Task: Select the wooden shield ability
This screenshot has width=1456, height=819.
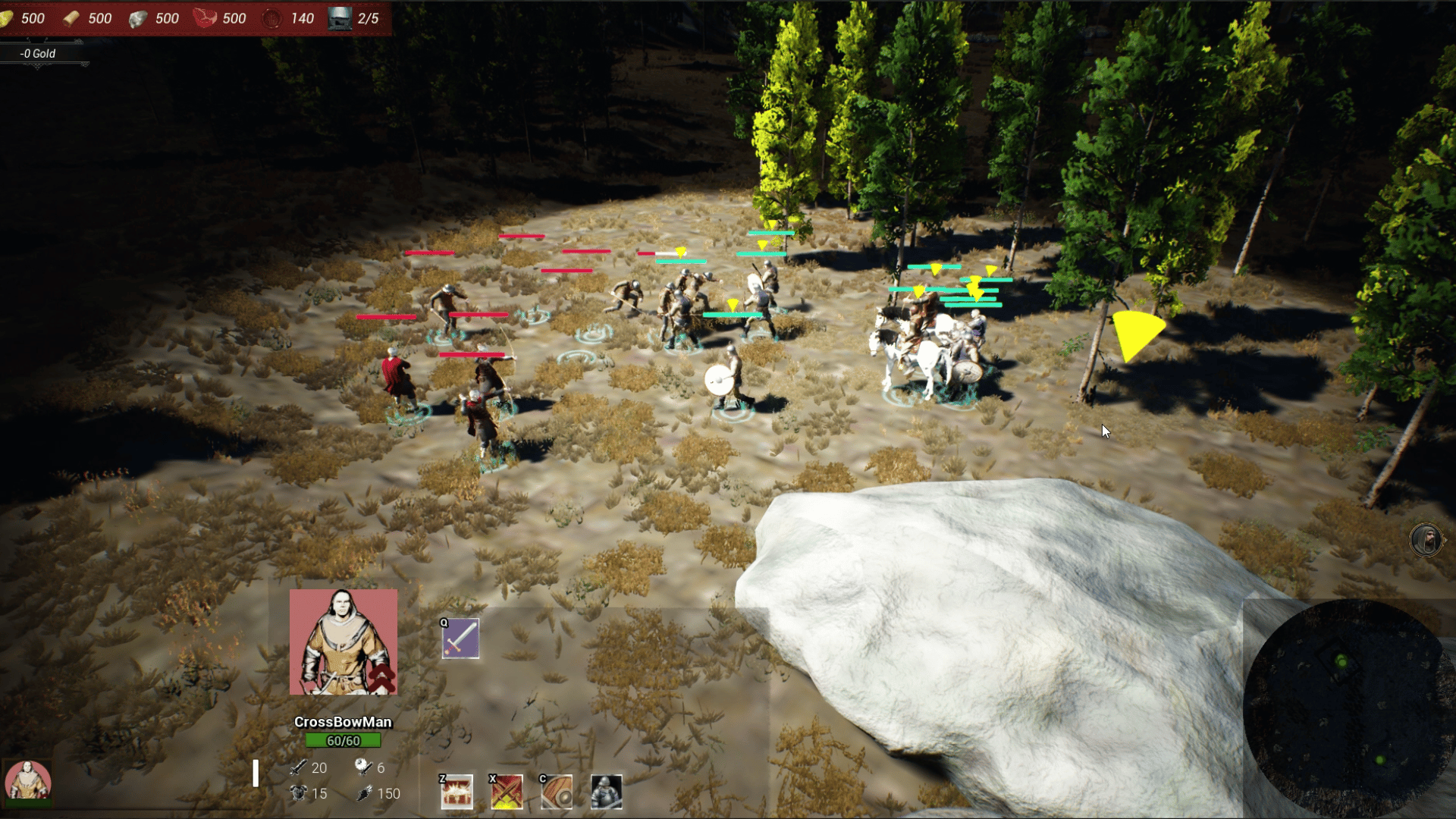Action: pos(556,792)
